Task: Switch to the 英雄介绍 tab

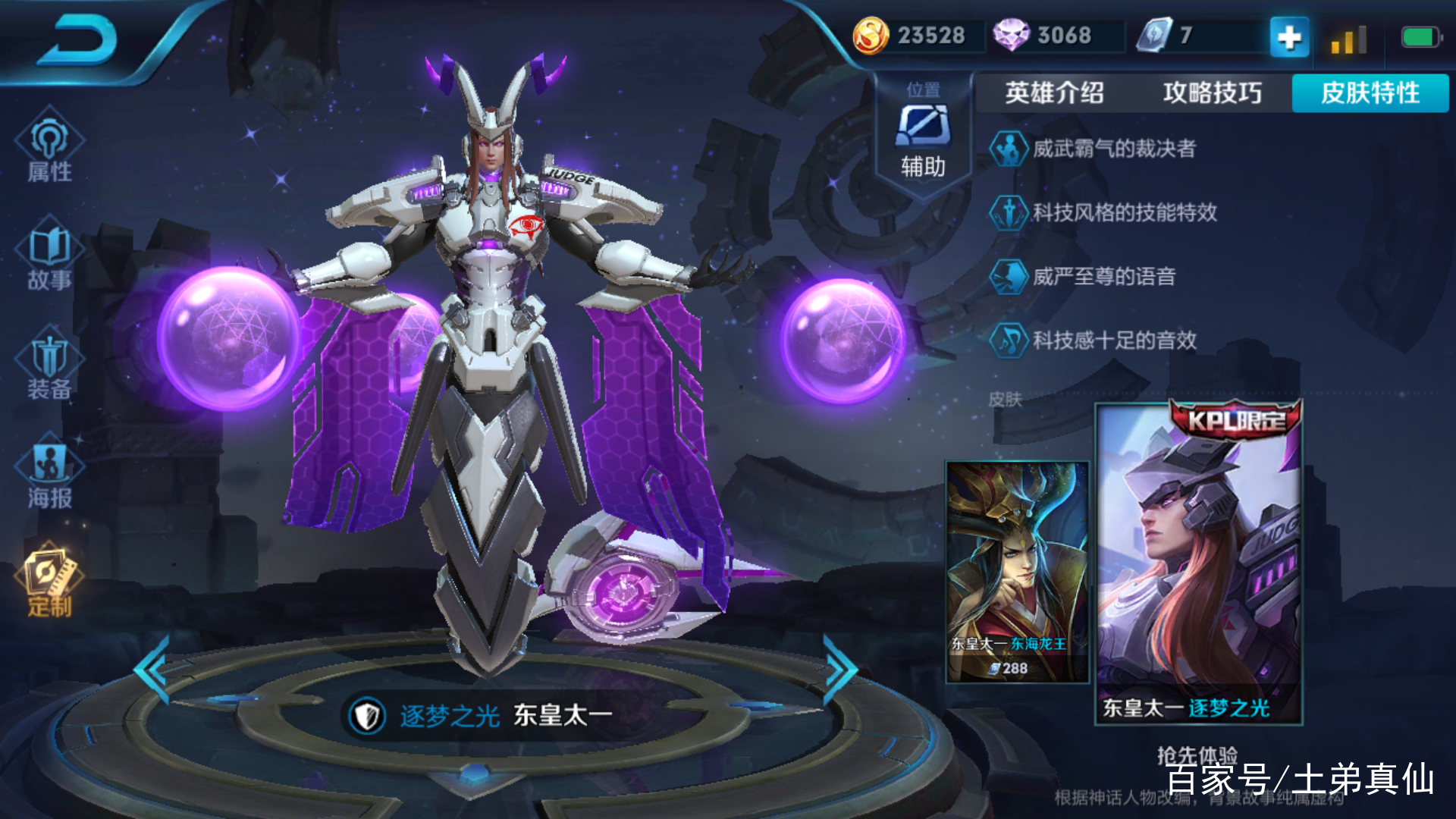Action: click(1054, 93)
